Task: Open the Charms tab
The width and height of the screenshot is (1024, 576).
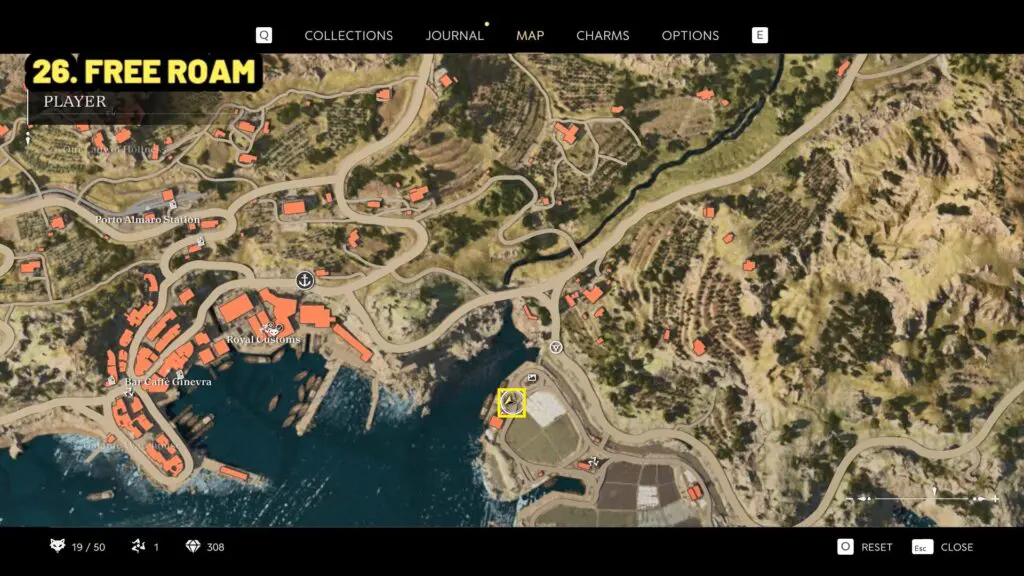Action: (602, 35)
